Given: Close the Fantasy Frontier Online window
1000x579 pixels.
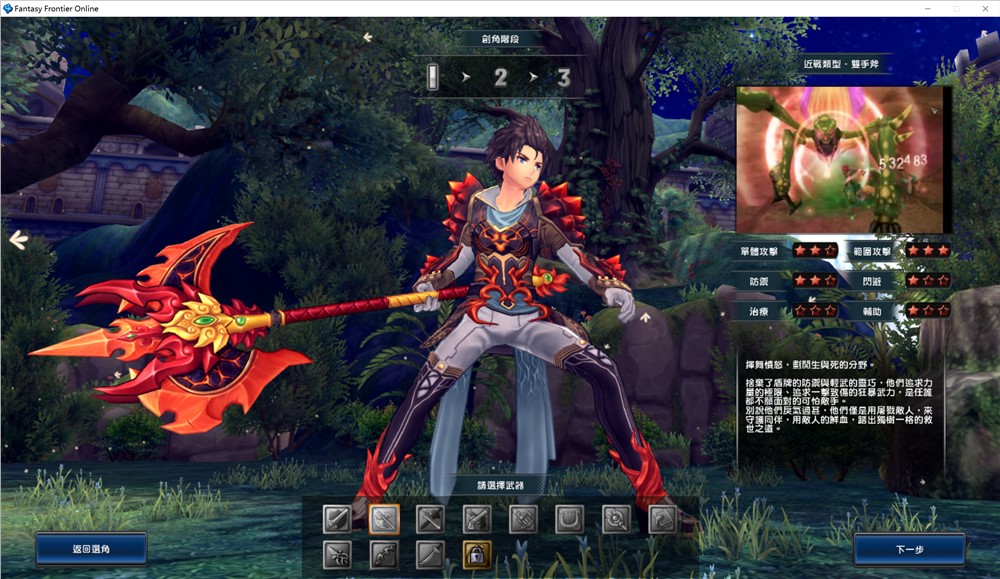Looking at the screenshot, I should pyautogui.click(x=982, y=8).
